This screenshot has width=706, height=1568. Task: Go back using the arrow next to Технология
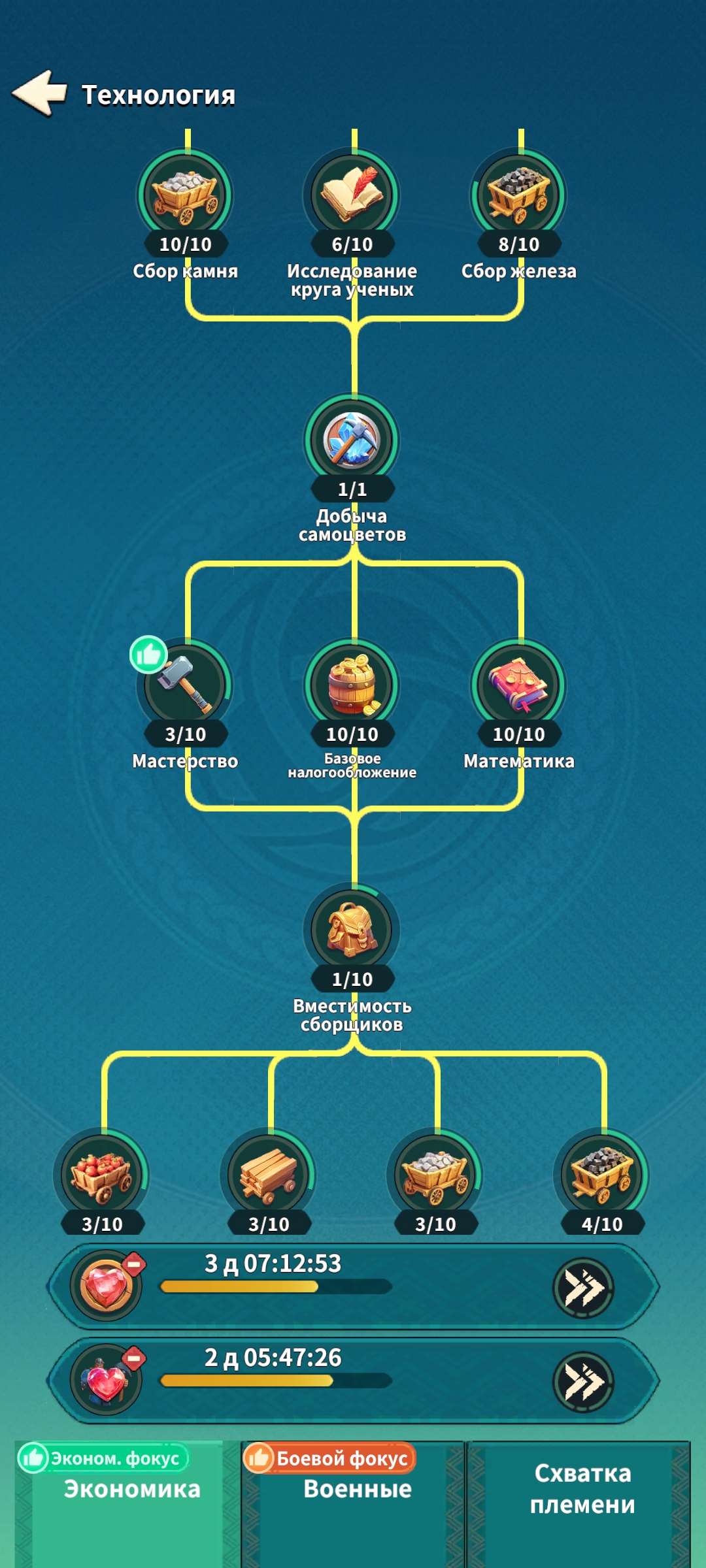pos(41,93)
